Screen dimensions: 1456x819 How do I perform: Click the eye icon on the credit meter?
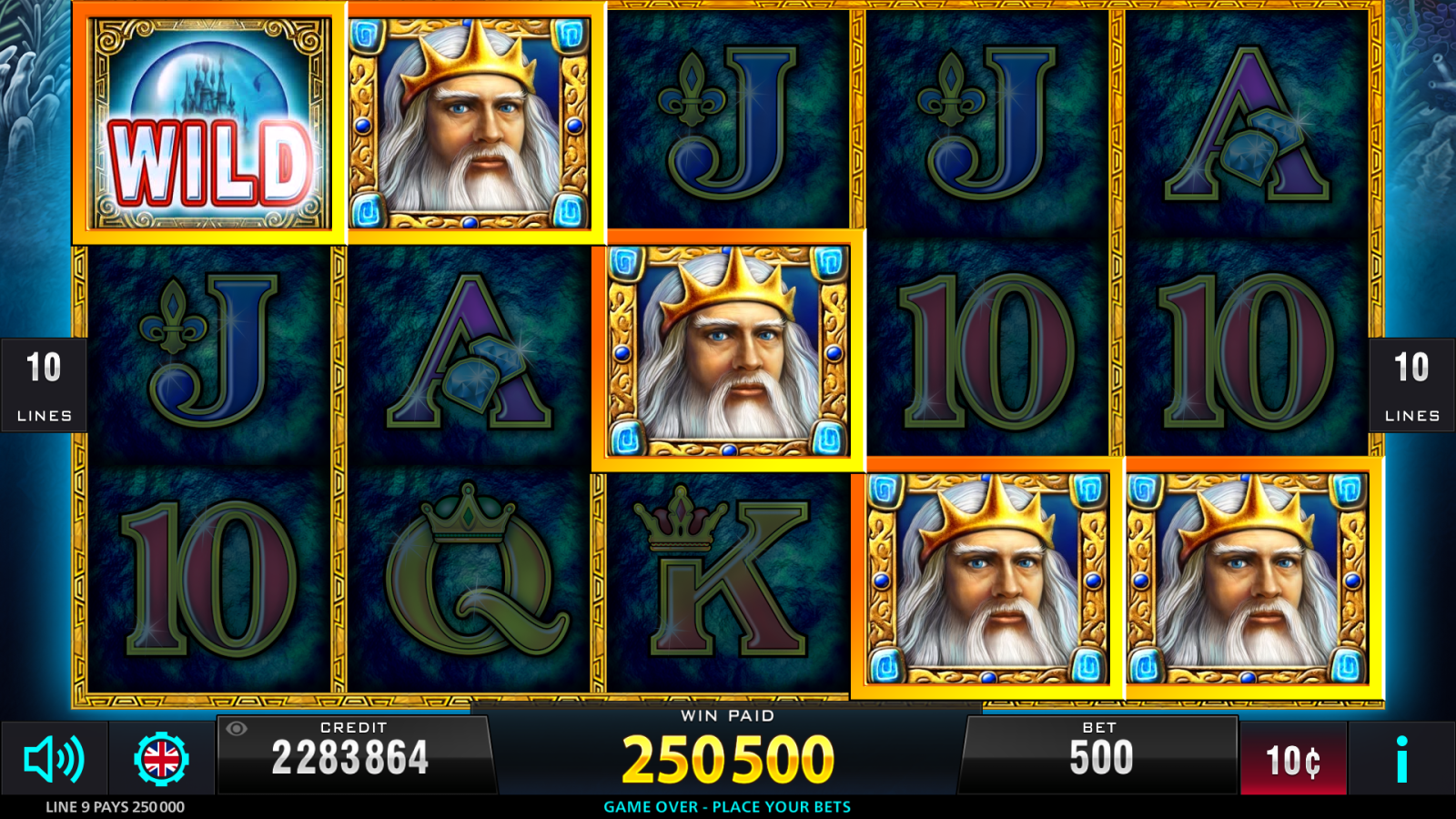[238, 730]
